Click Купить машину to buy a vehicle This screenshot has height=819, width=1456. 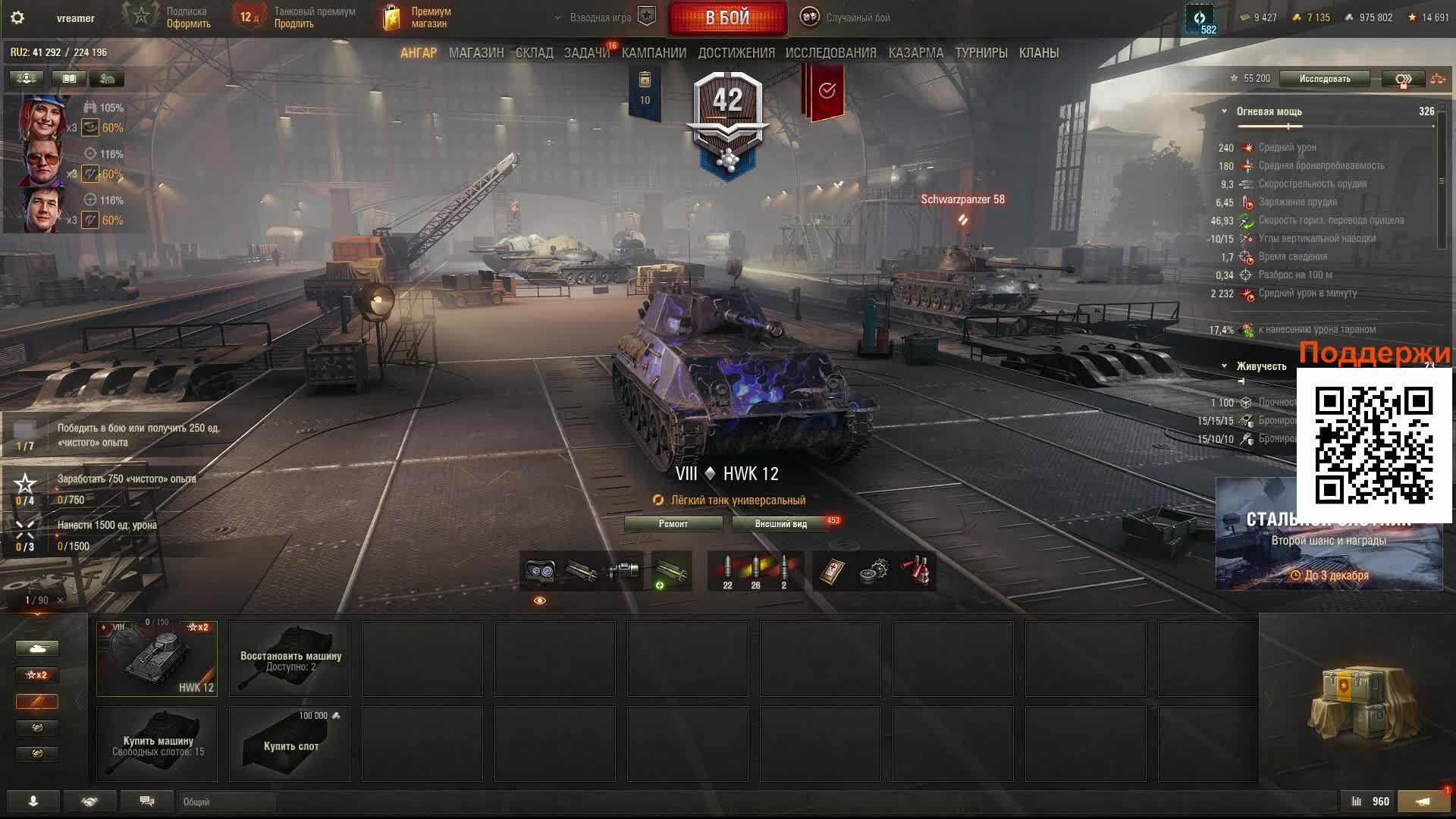click(x=157, y=744)
